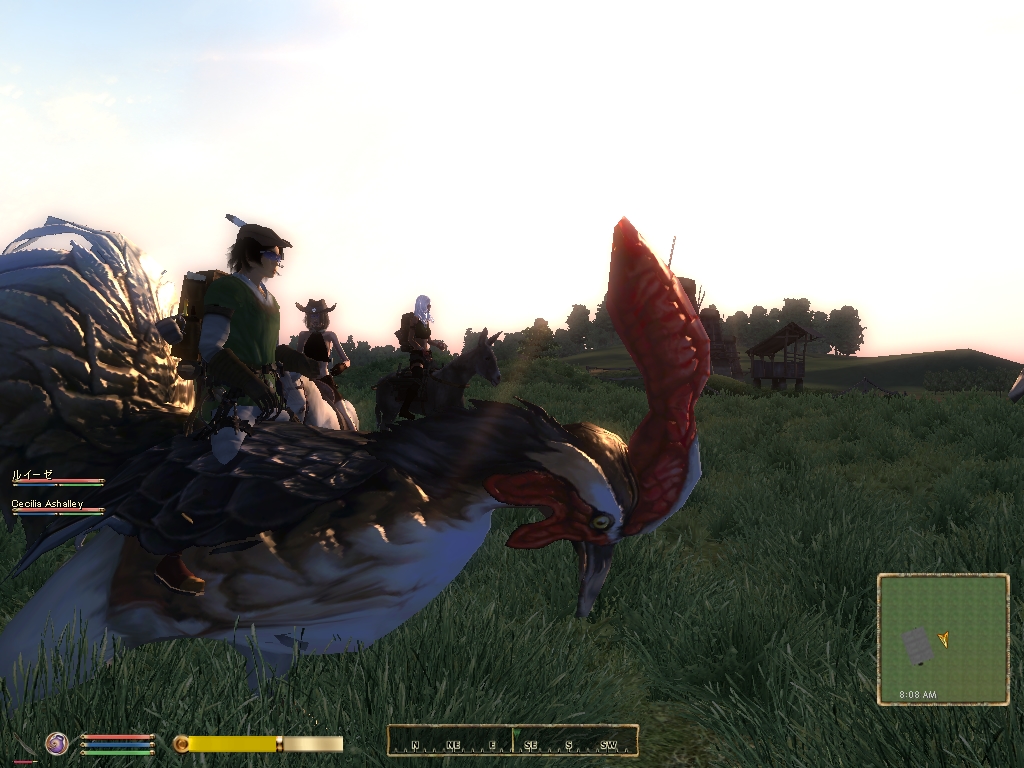The image size is (1024, 768).
Task: Click the minimap in the corner
Action: [943, 639]
